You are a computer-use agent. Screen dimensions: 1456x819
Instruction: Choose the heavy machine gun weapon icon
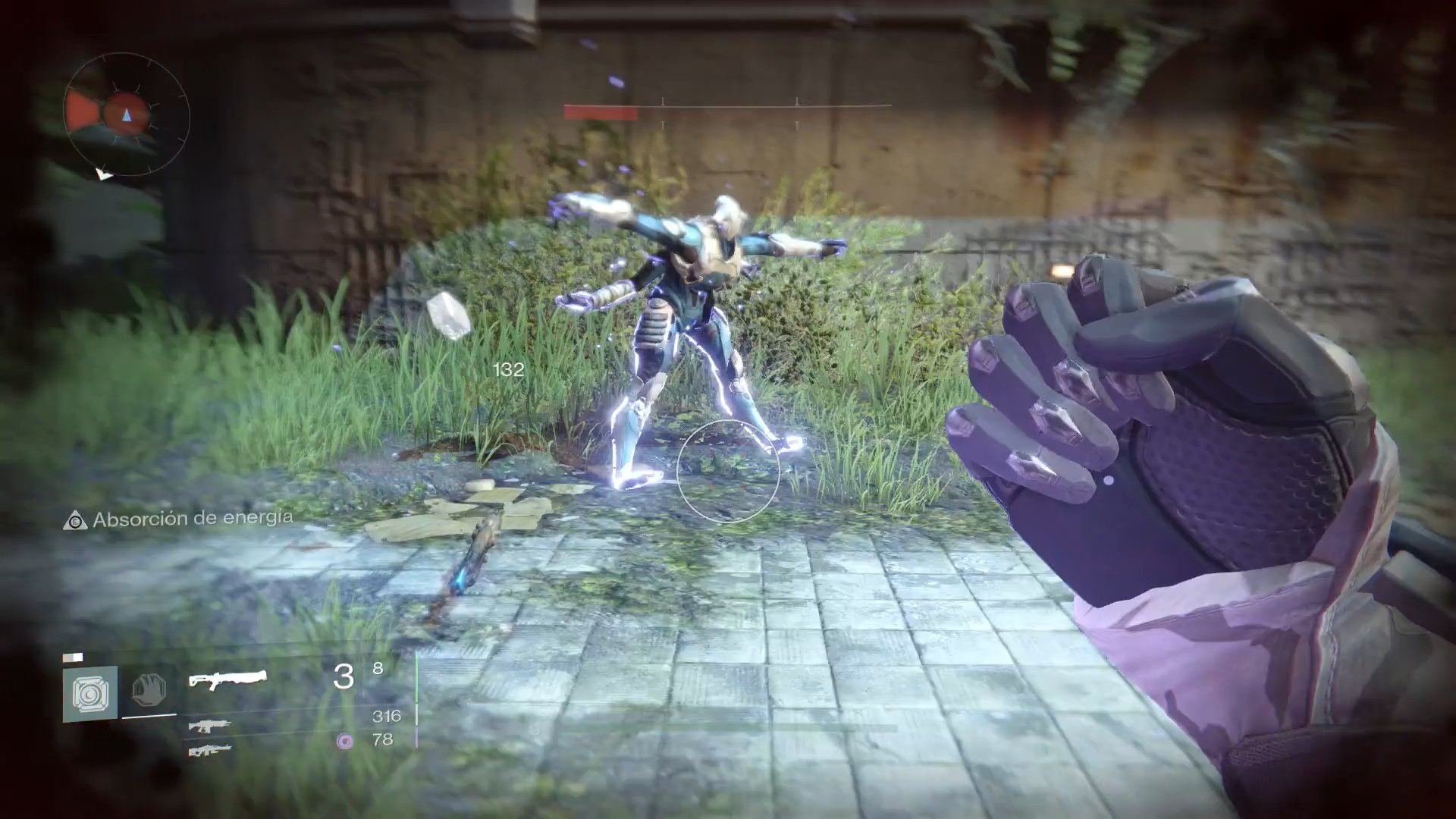click(209, 751)
